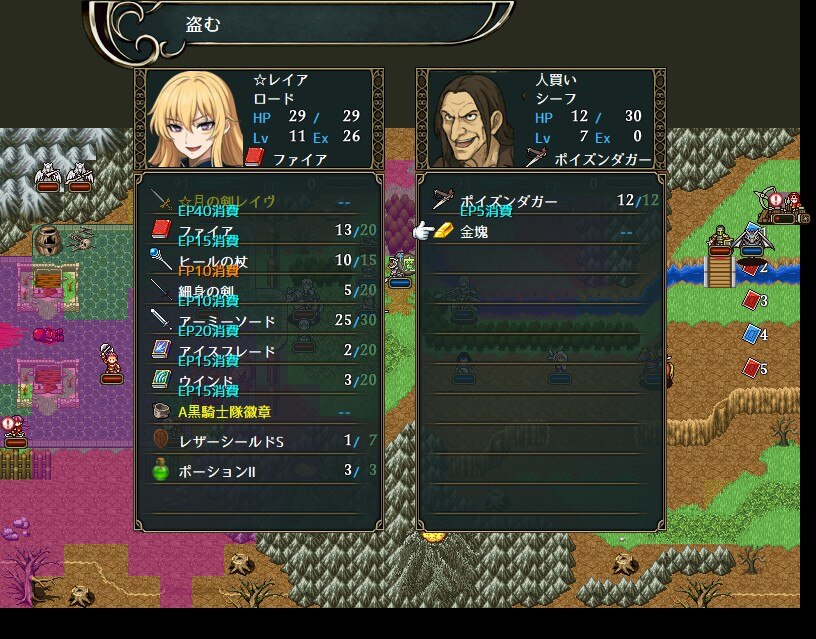Screen dimensions: 816x639
Task: Select 金塊 gold nugget to steal
Action: click(540, 232)
